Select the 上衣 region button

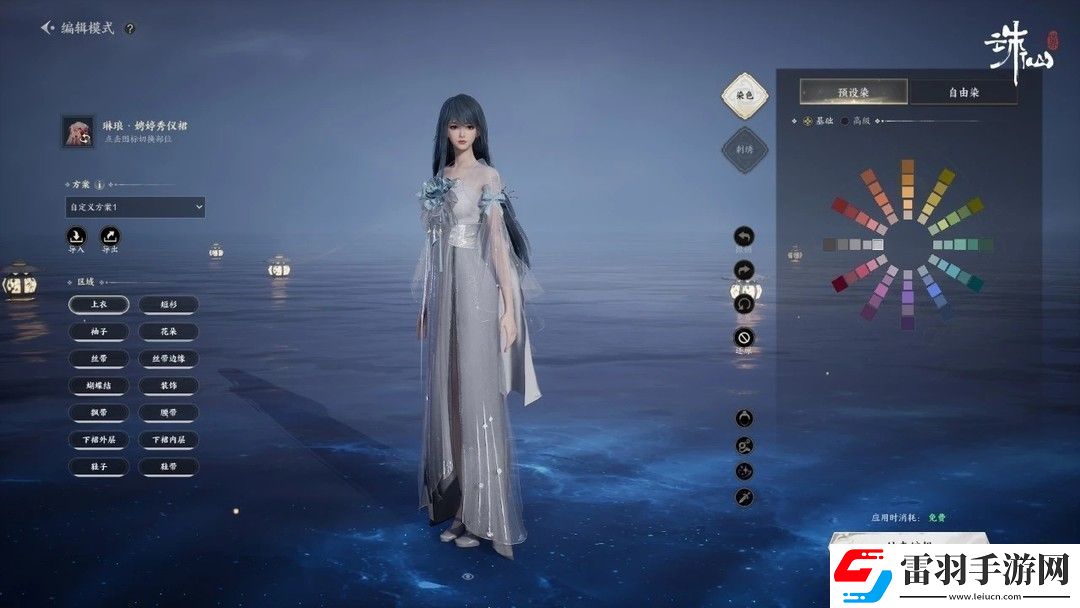(98, 304)
